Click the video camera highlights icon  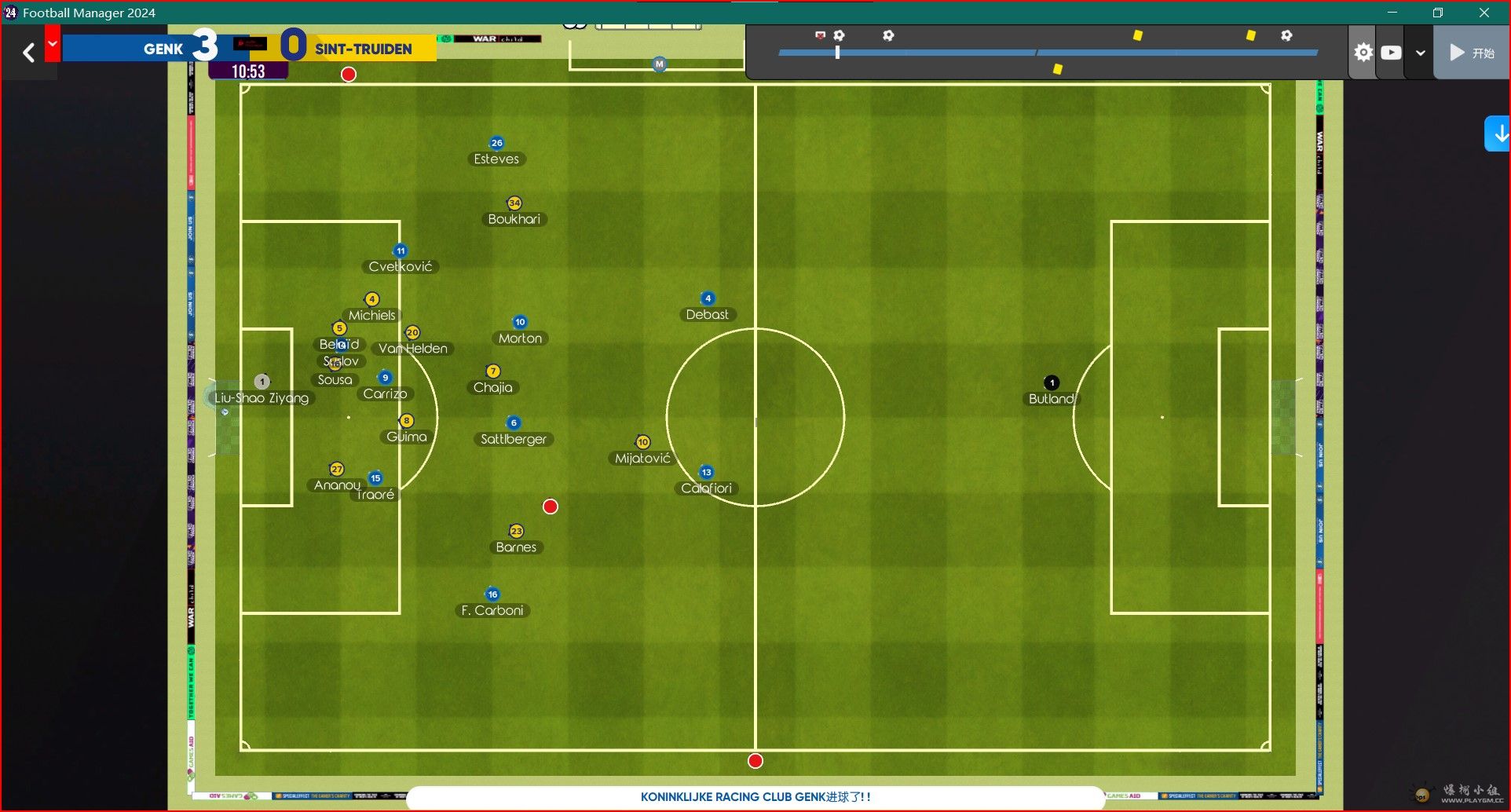click(1391, 53)
